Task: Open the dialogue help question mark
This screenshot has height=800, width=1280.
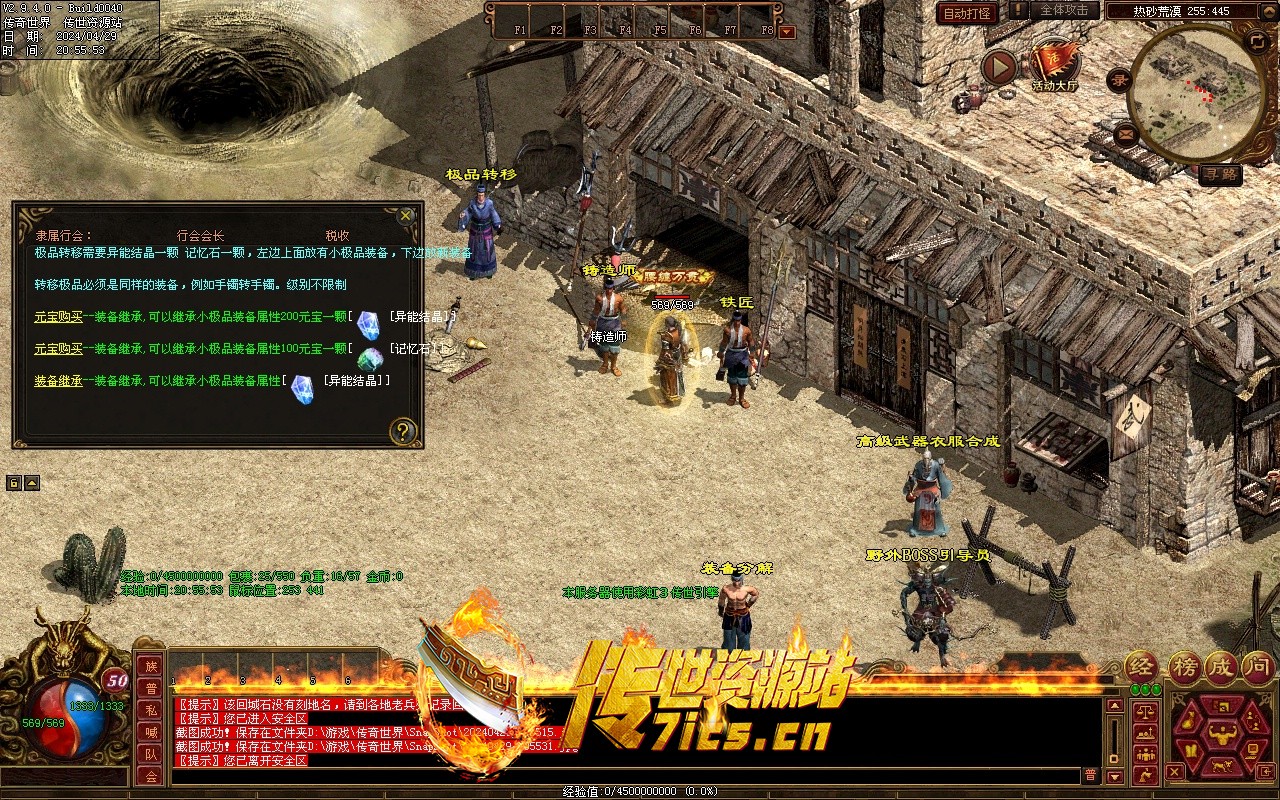Action: (402, 432)
